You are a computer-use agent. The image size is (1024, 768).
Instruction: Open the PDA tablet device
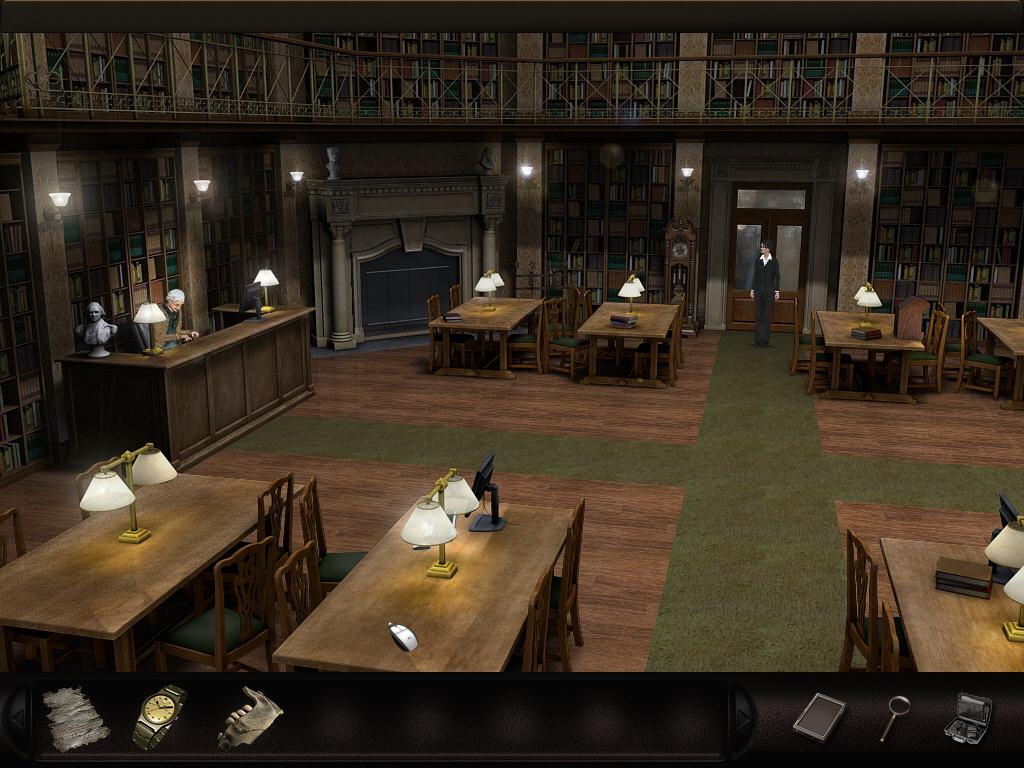tap(819, 716)
